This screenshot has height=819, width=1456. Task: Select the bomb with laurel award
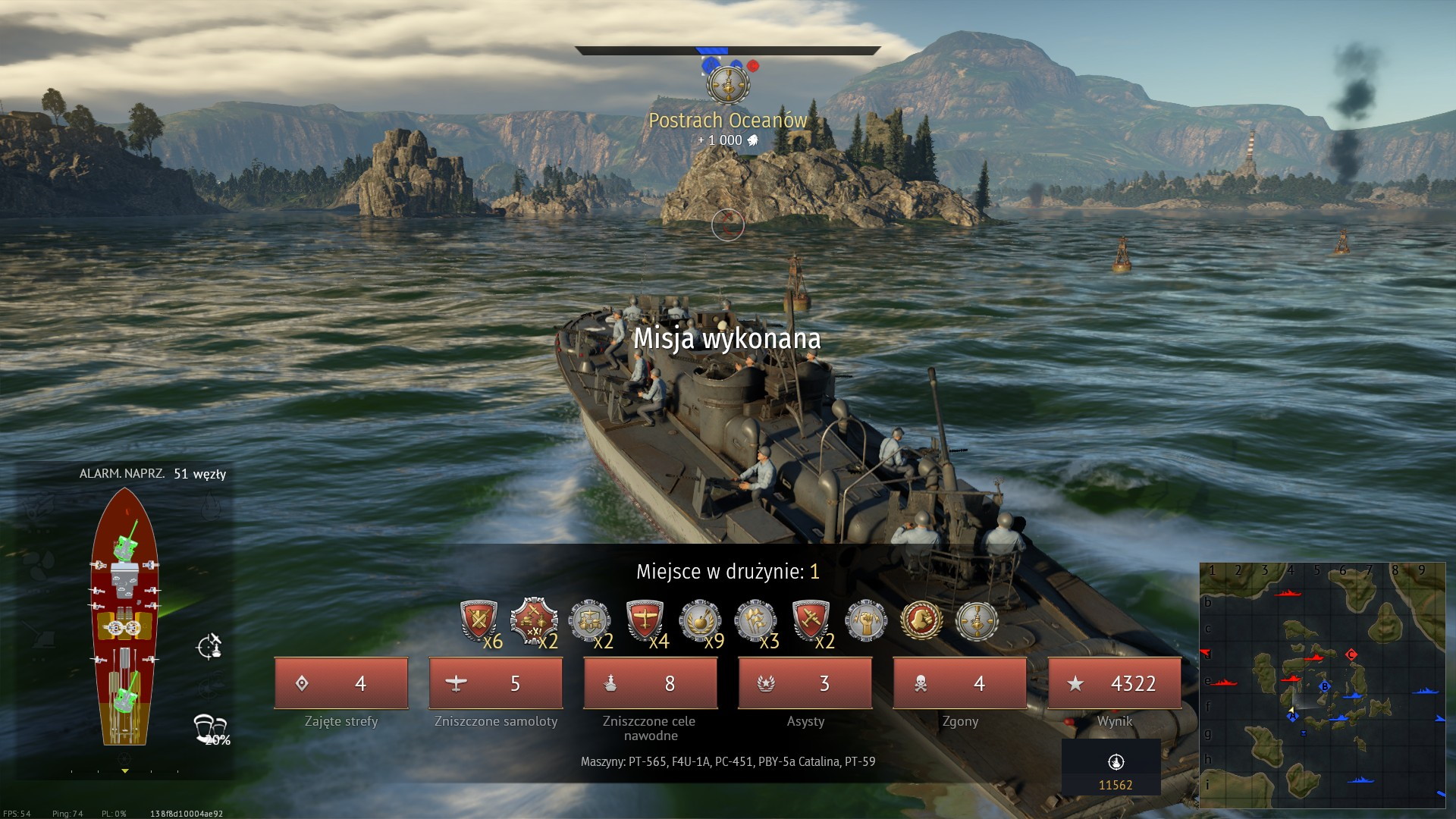click(x=699, y=620)
